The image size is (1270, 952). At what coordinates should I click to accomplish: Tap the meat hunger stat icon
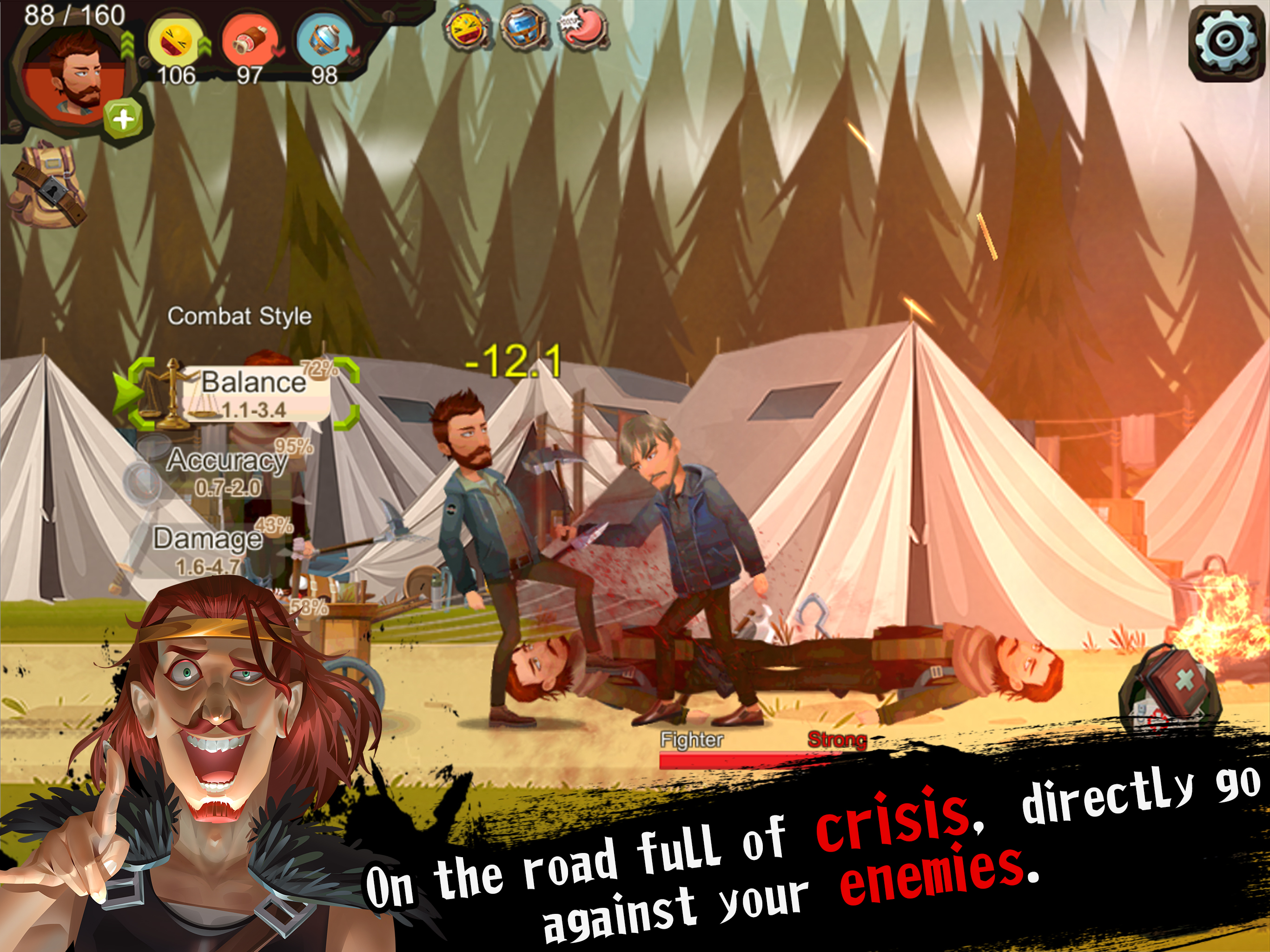(x=250, y=42)
